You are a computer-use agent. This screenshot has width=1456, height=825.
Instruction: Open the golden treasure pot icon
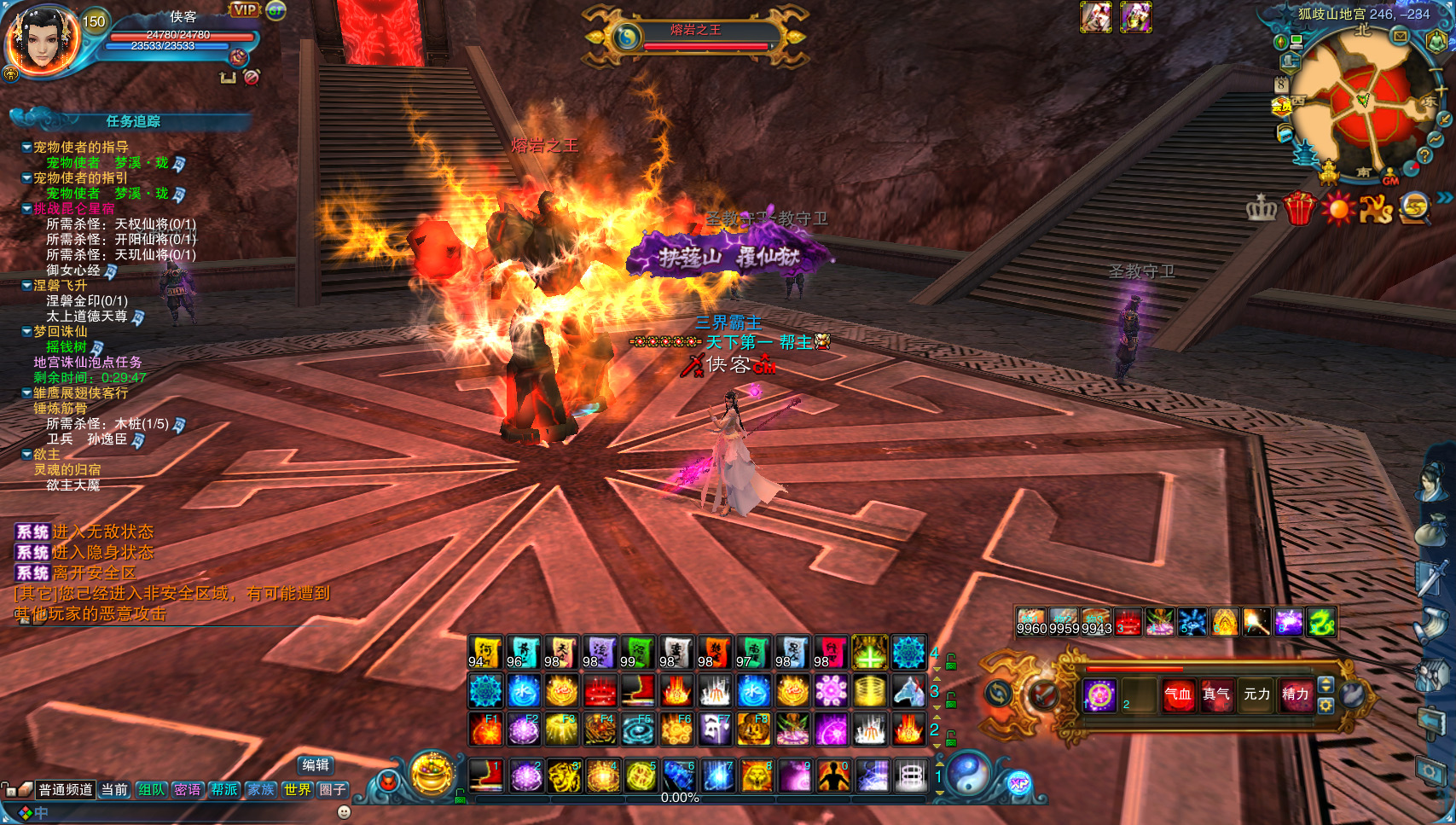(x=432, y=773)
